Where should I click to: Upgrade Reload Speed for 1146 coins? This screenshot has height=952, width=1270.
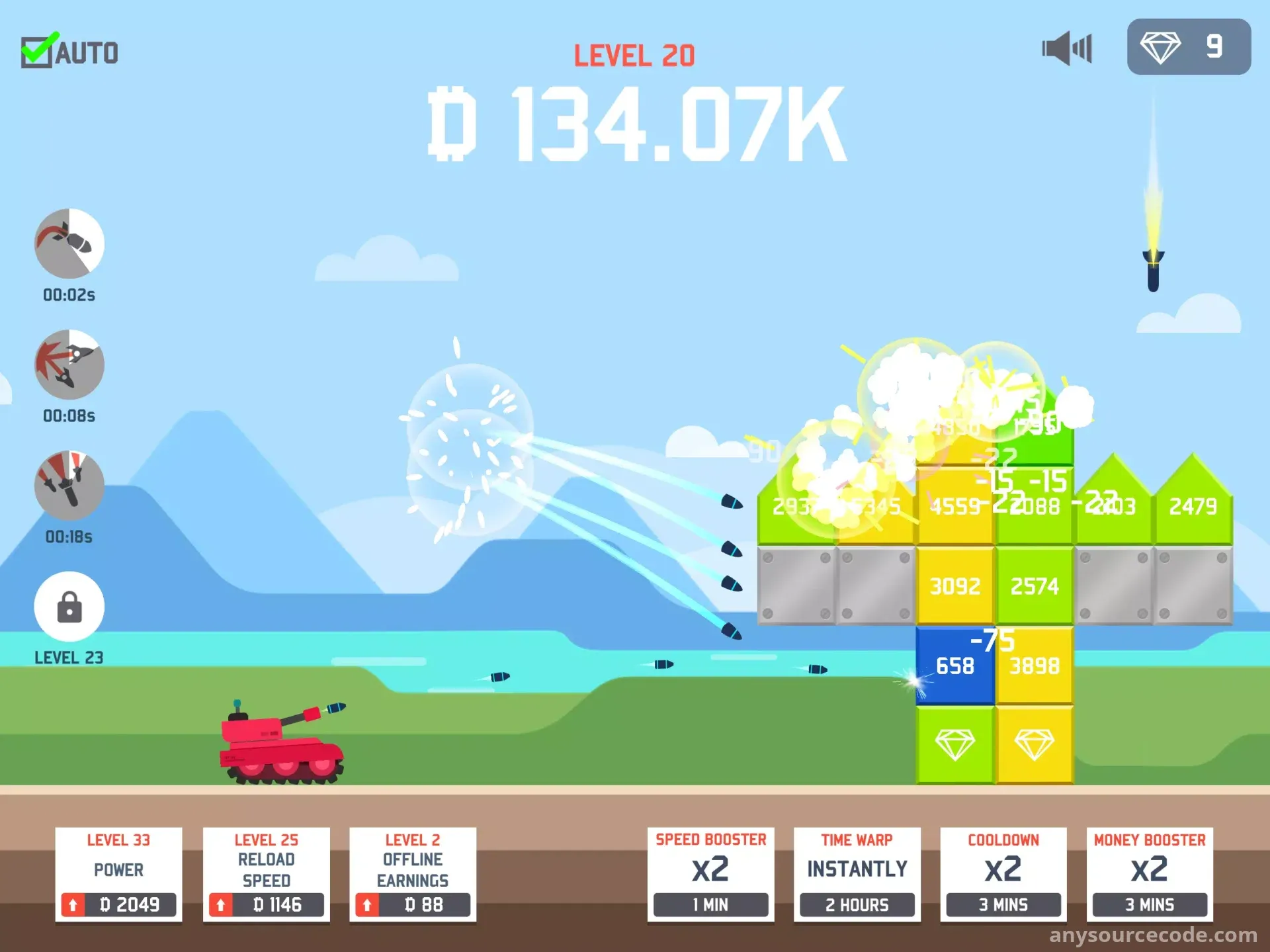pos(266,904)
